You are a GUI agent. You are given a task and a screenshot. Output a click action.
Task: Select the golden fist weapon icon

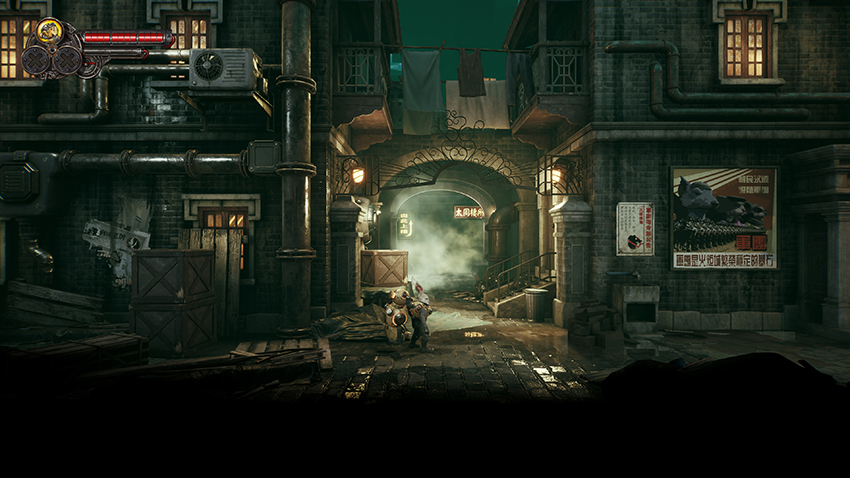(x=49, y=31)
